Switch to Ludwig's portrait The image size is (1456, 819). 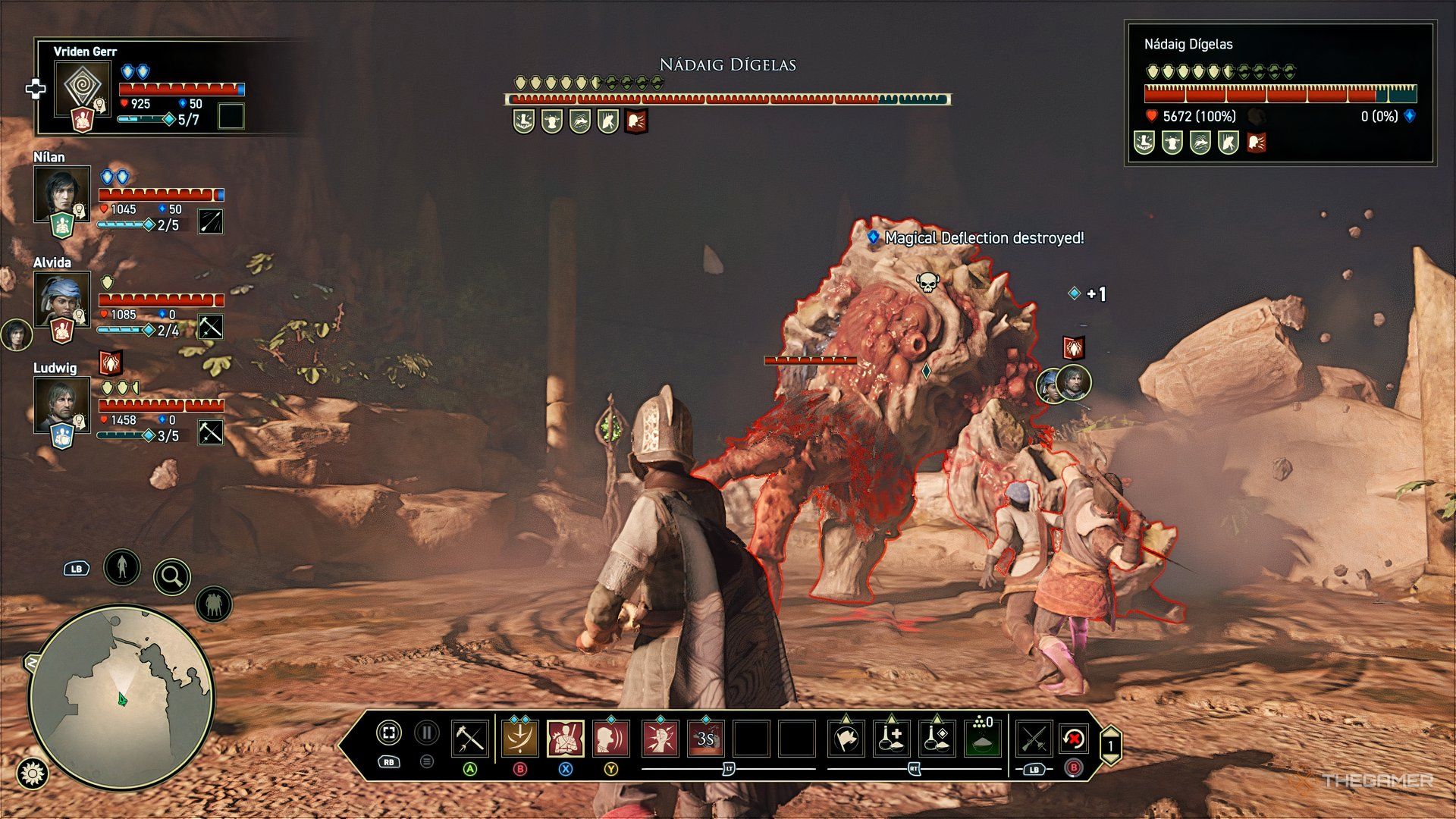pos(61,403)
